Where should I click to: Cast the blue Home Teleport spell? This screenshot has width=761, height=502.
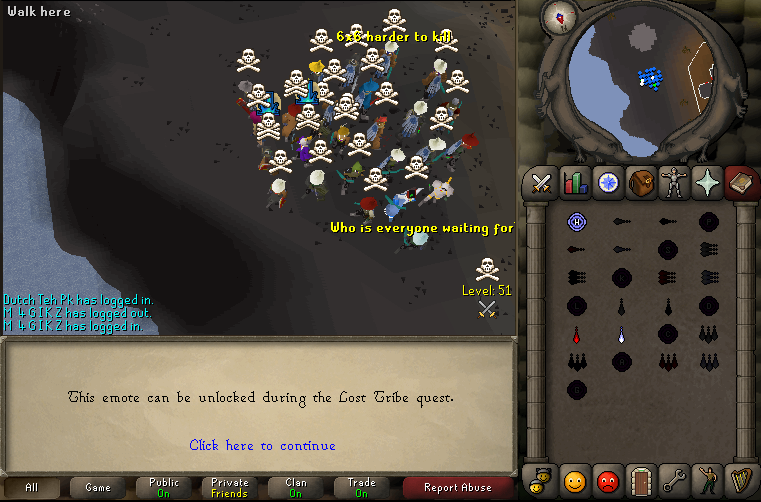[576, 222]
